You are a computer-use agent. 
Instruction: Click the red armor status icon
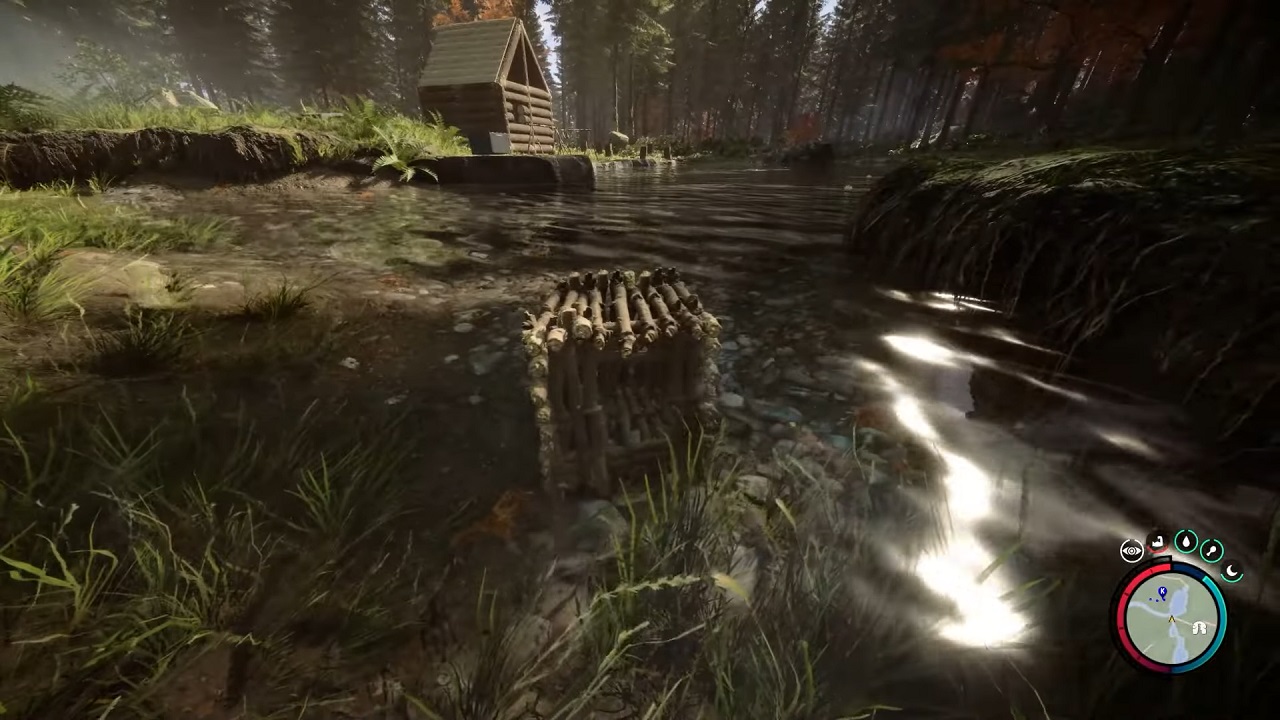coord(1156,542)
